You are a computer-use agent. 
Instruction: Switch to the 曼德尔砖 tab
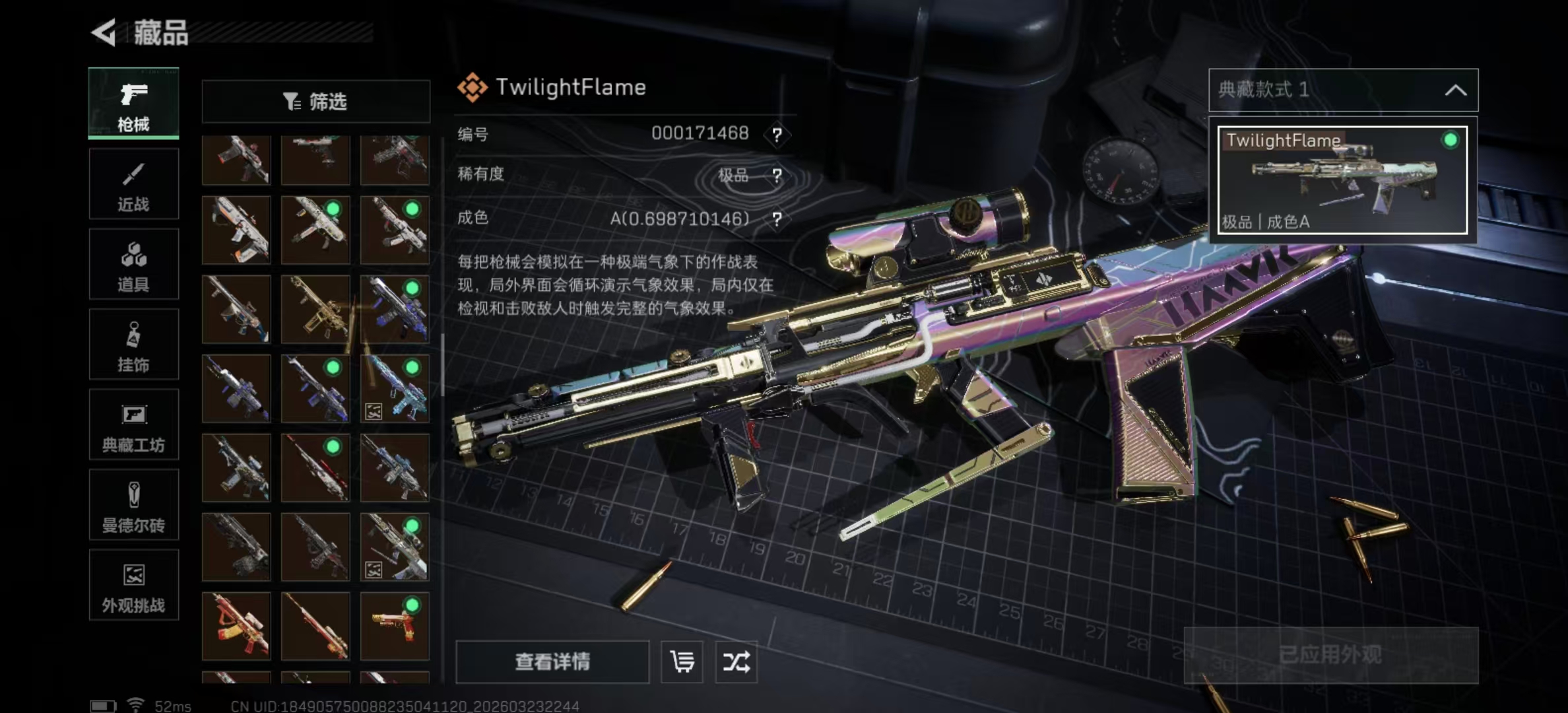pyautogui.click(x=133, y=506)
